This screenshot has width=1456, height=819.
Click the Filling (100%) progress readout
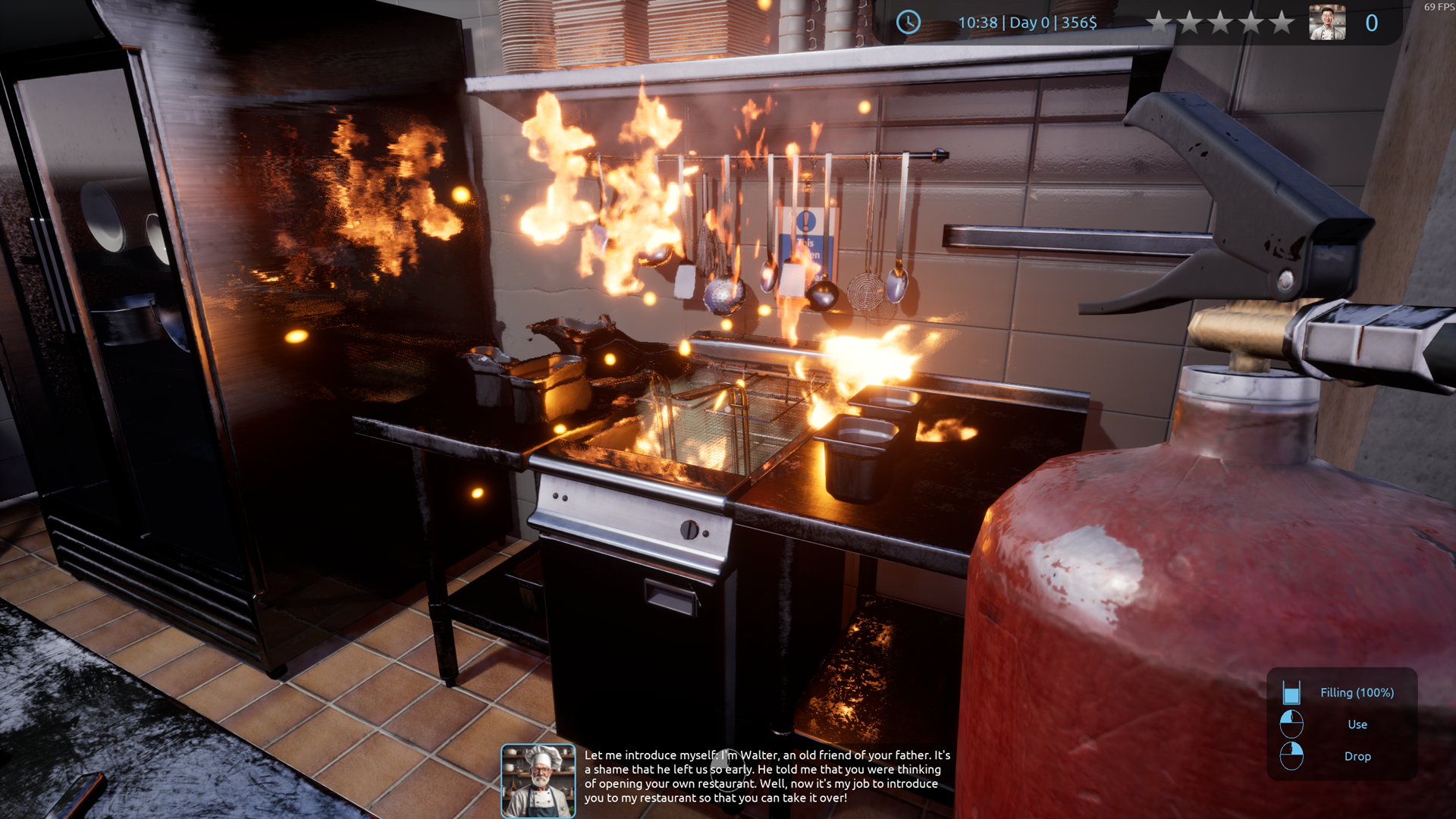point(1357,692)
